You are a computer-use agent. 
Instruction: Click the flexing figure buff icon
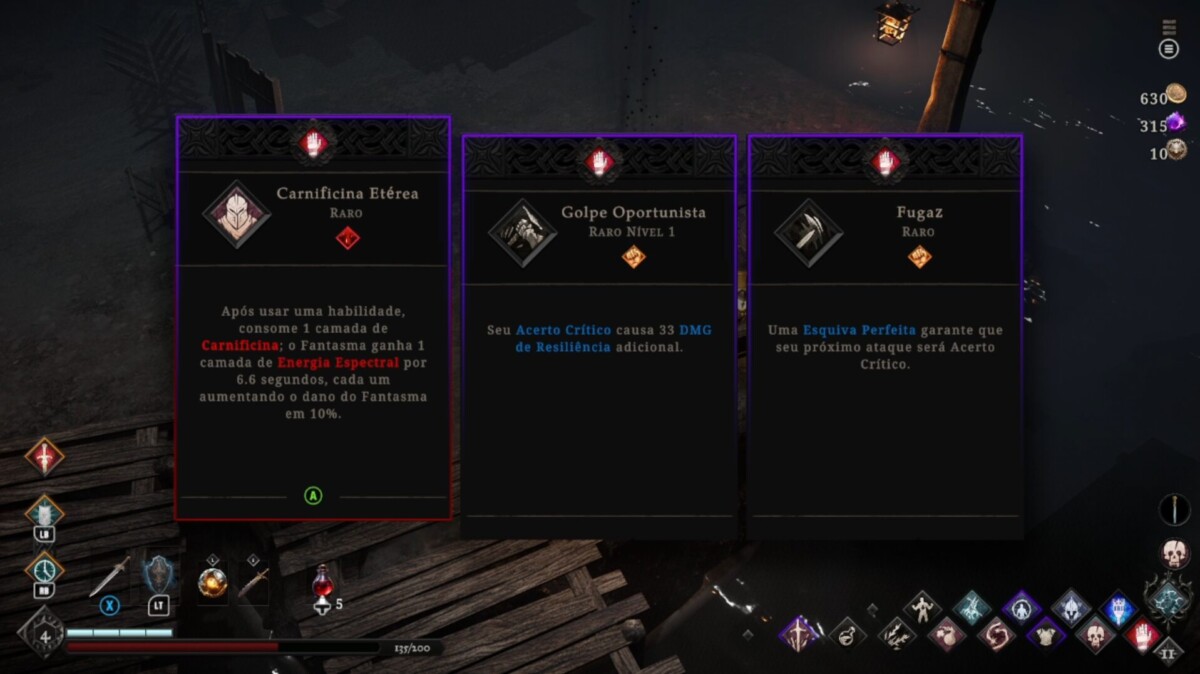[x=921, y=607]
